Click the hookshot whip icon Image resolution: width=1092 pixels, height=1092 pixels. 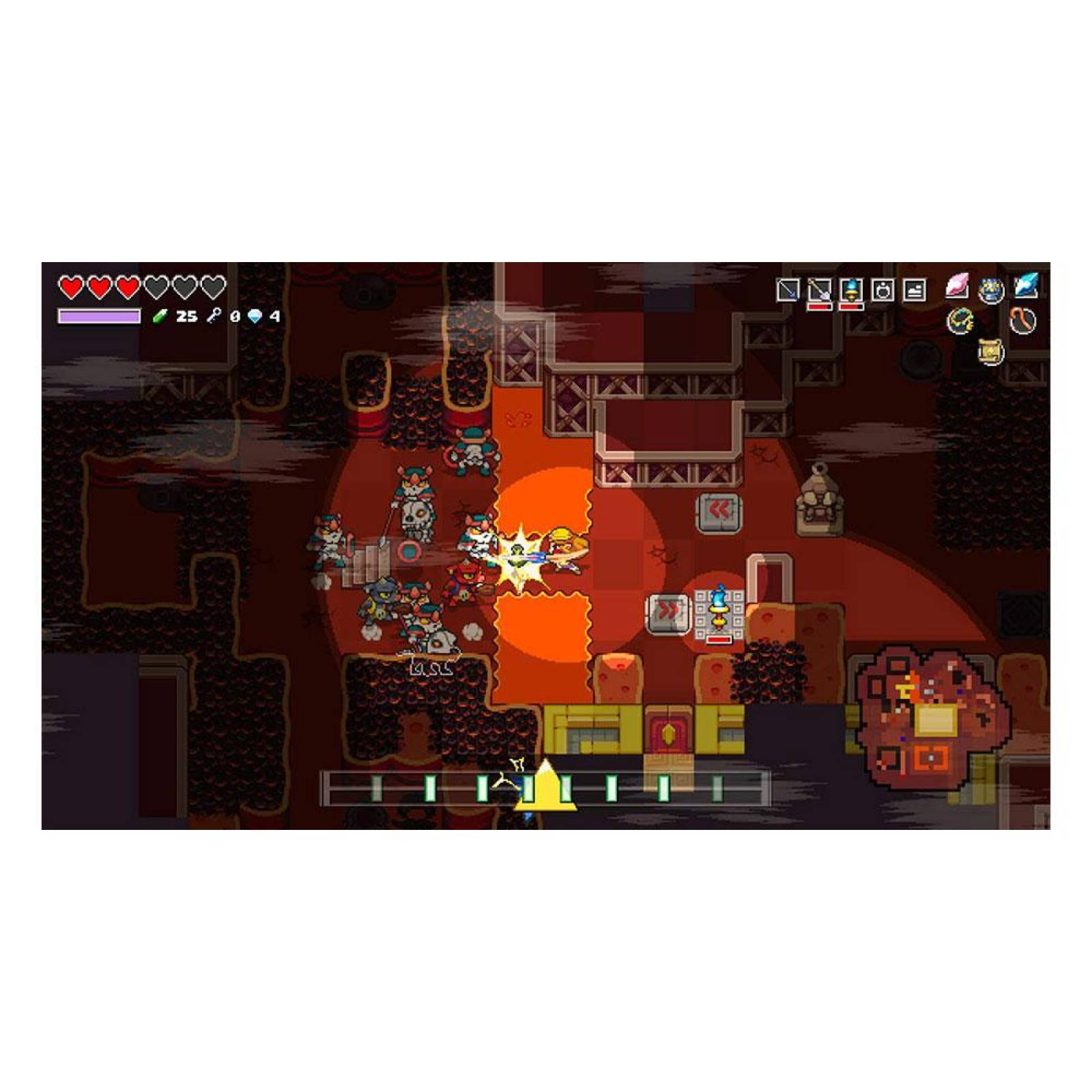coord(1023,321)
